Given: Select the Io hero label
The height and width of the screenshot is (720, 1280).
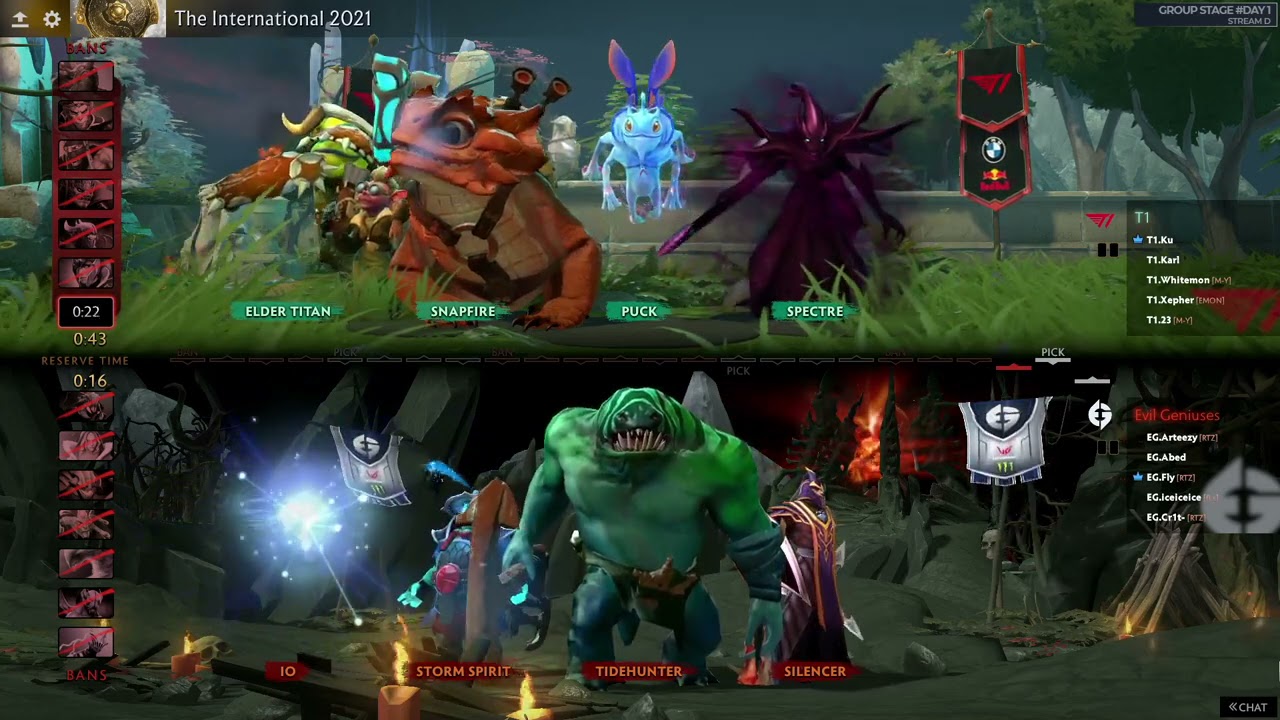Looking at the screenshot, I should [288, 671].
